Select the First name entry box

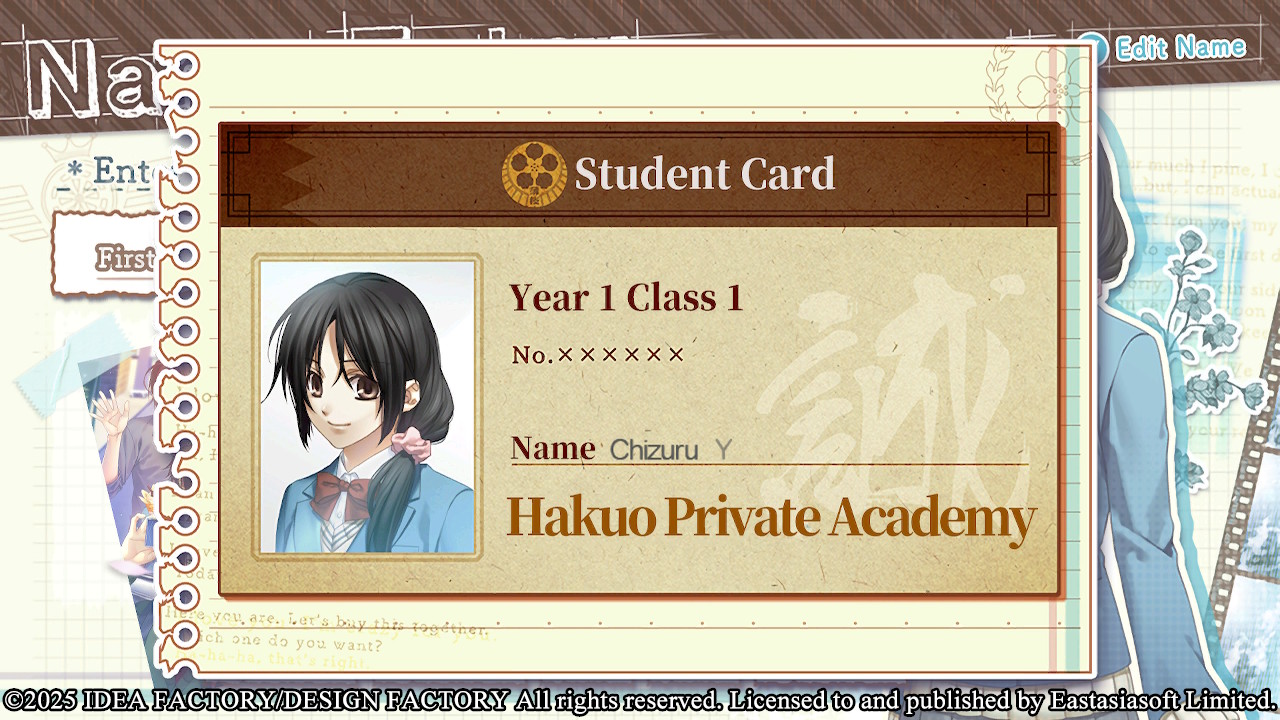tap(110, 255)
